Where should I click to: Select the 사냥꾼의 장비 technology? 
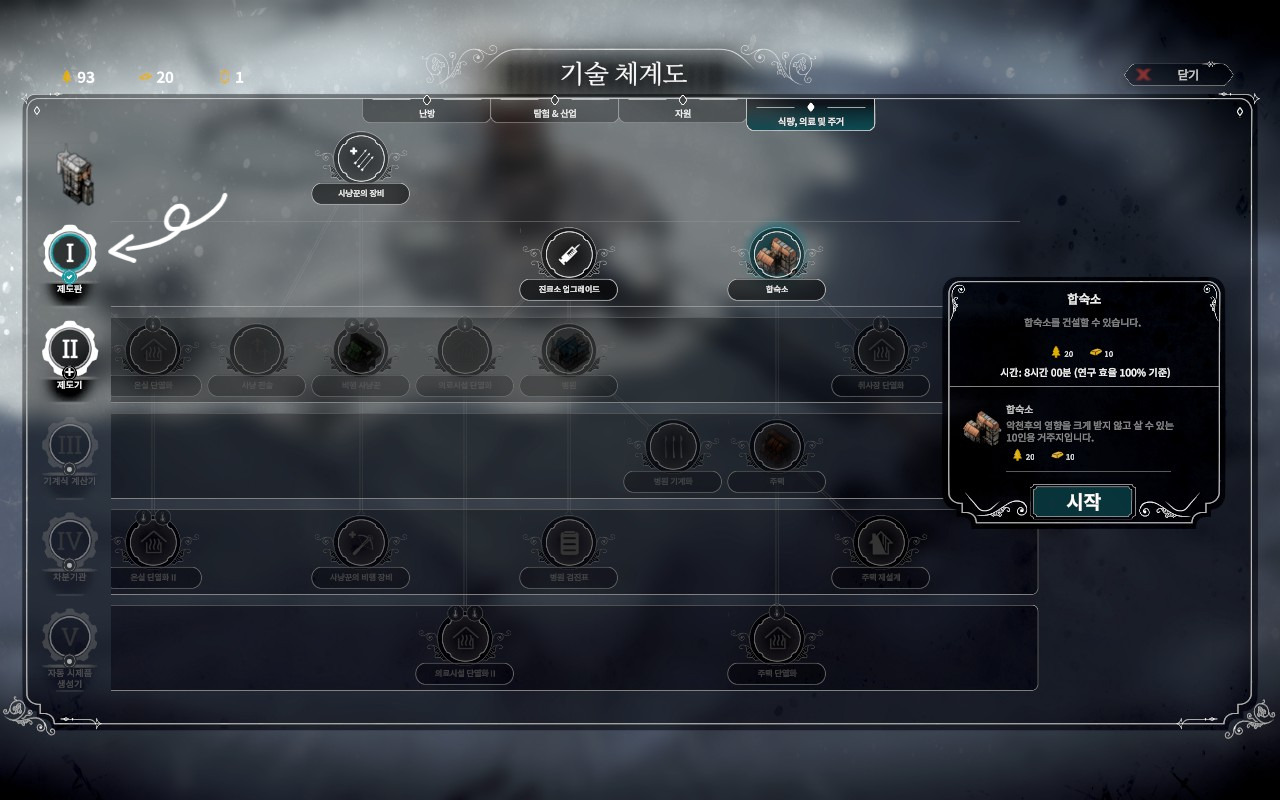[x=360, y=160]
